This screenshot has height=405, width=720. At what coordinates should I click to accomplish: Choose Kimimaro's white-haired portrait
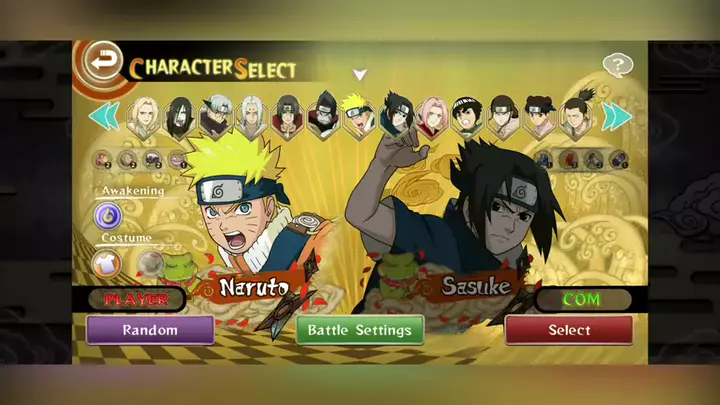(x=250, y=116)
